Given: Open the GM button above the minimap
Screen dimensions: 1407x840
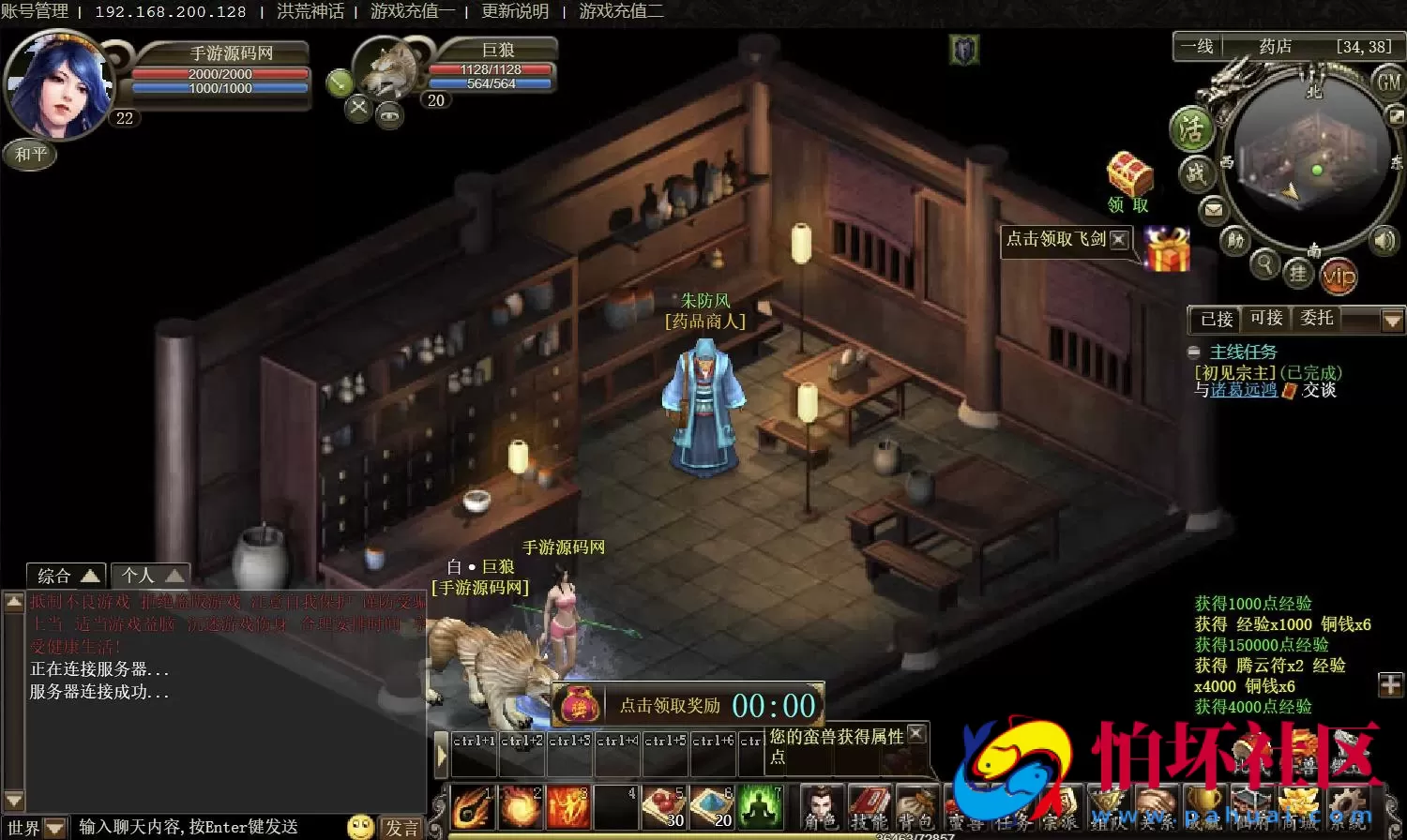Looking at the screenshot, I should tap(1389, 82).
